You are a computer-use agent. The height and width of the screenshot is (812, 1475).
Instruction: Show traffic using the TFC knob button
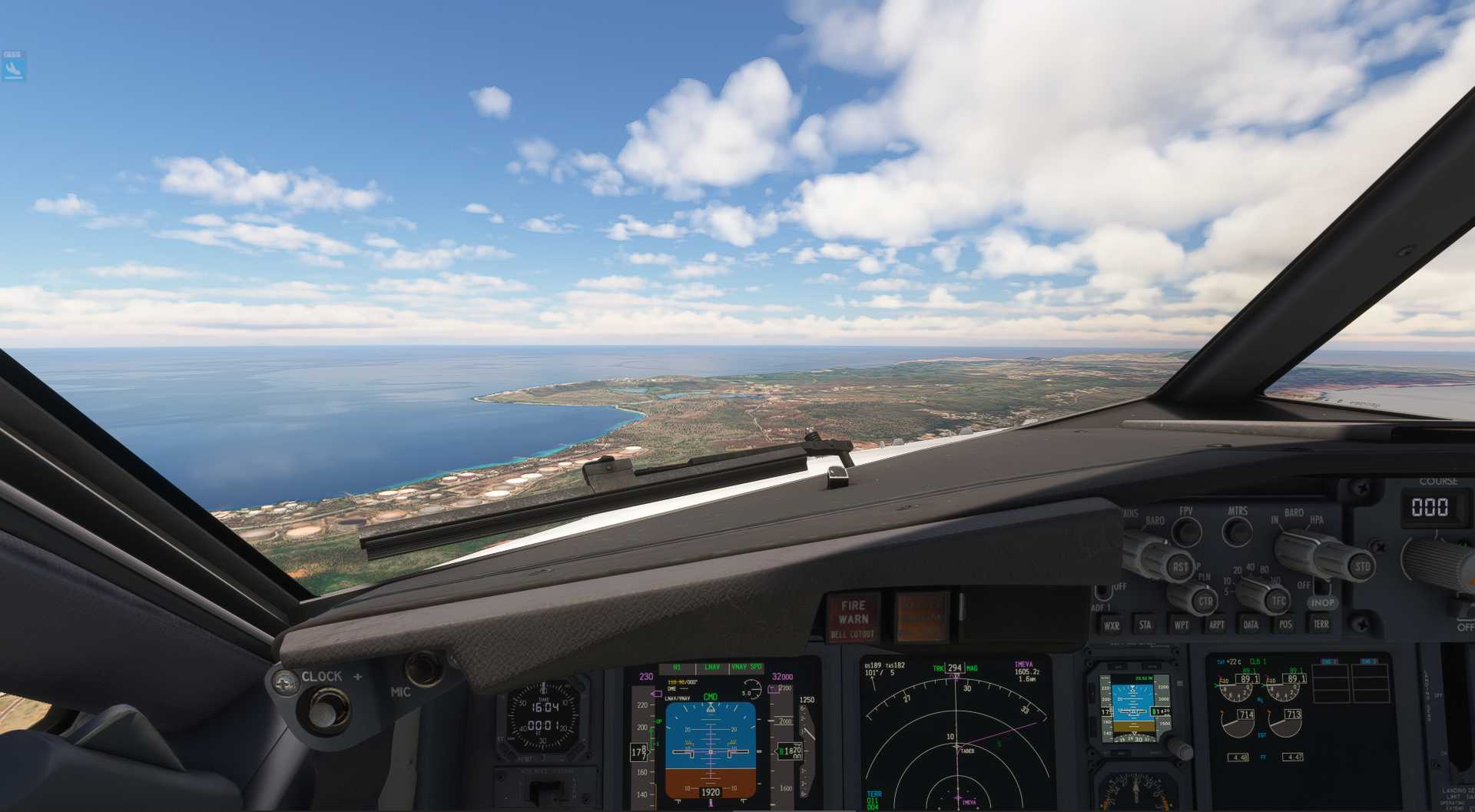point(1278,601)
